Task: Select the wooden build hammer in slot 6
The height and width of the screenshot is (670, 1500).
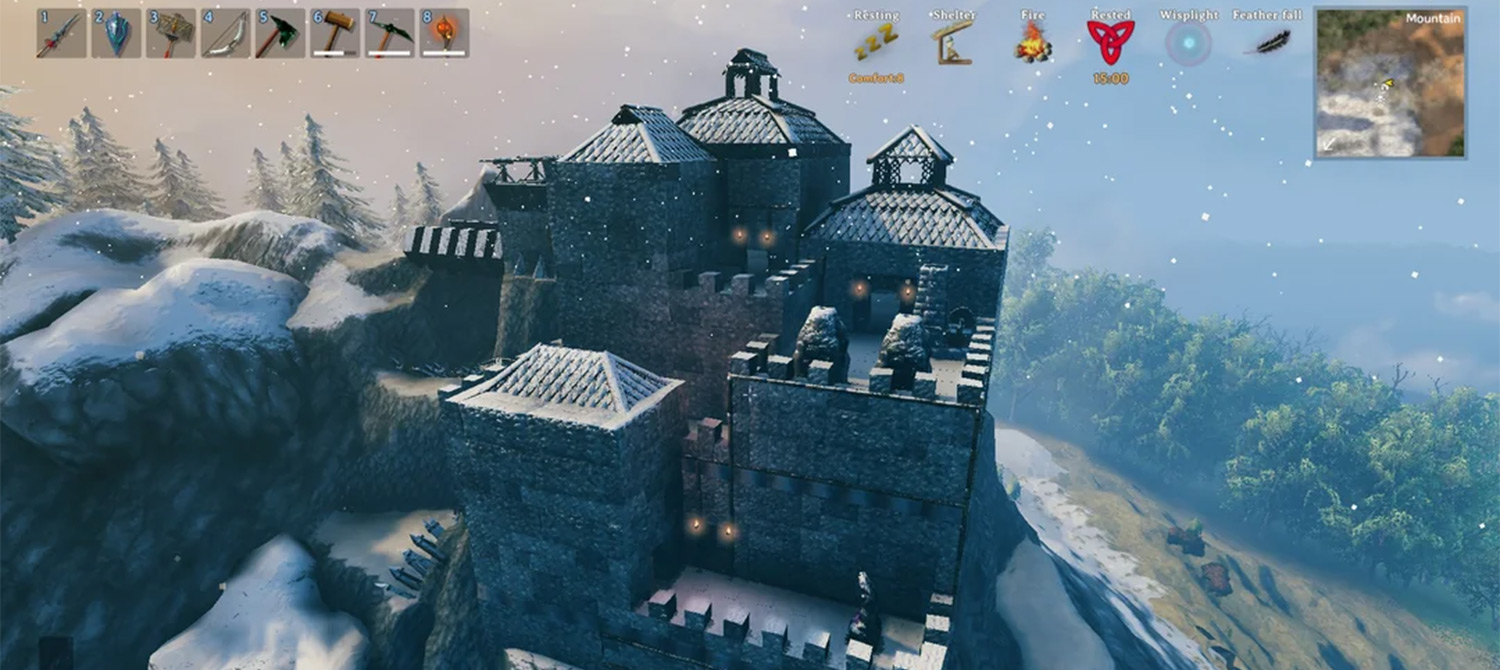Action: (335, 34)
